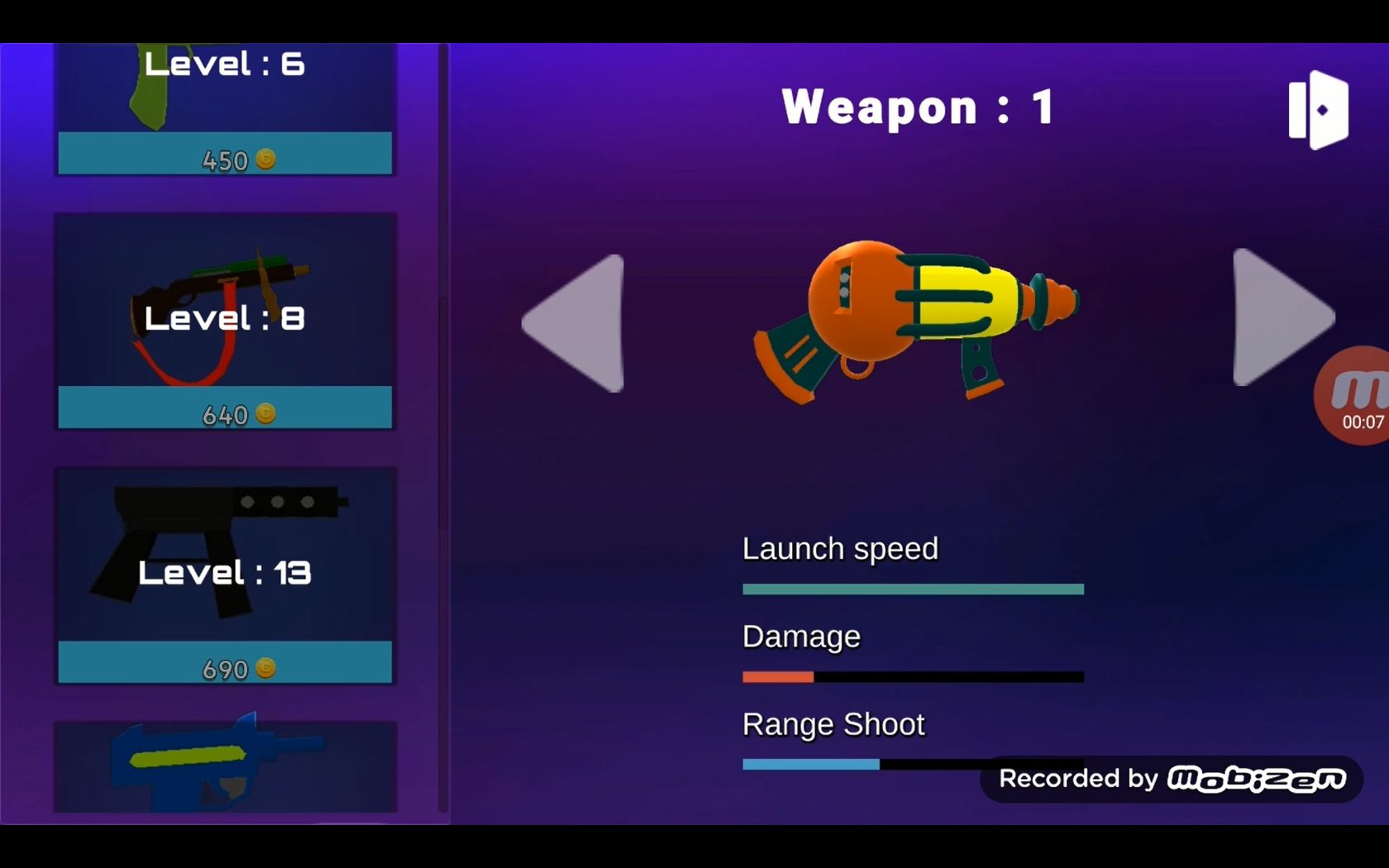The image size is (1389, 868).
Task: Choose the Level 13 black gun card
Action: coord(225,556)
